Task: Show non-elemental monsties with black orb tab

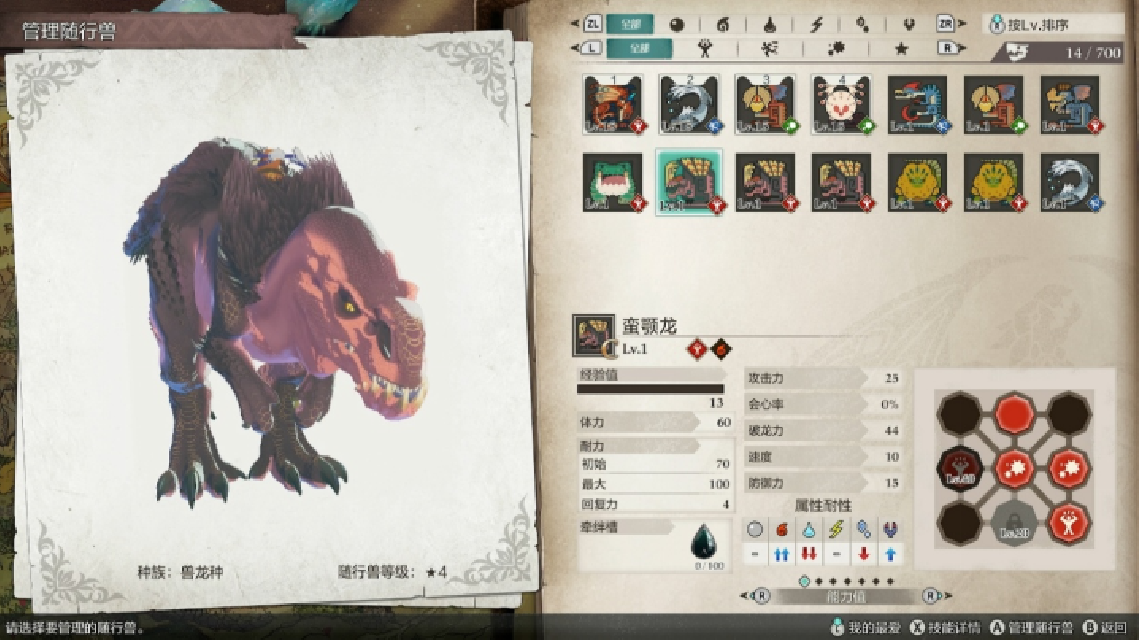Action: pos(677,24)
